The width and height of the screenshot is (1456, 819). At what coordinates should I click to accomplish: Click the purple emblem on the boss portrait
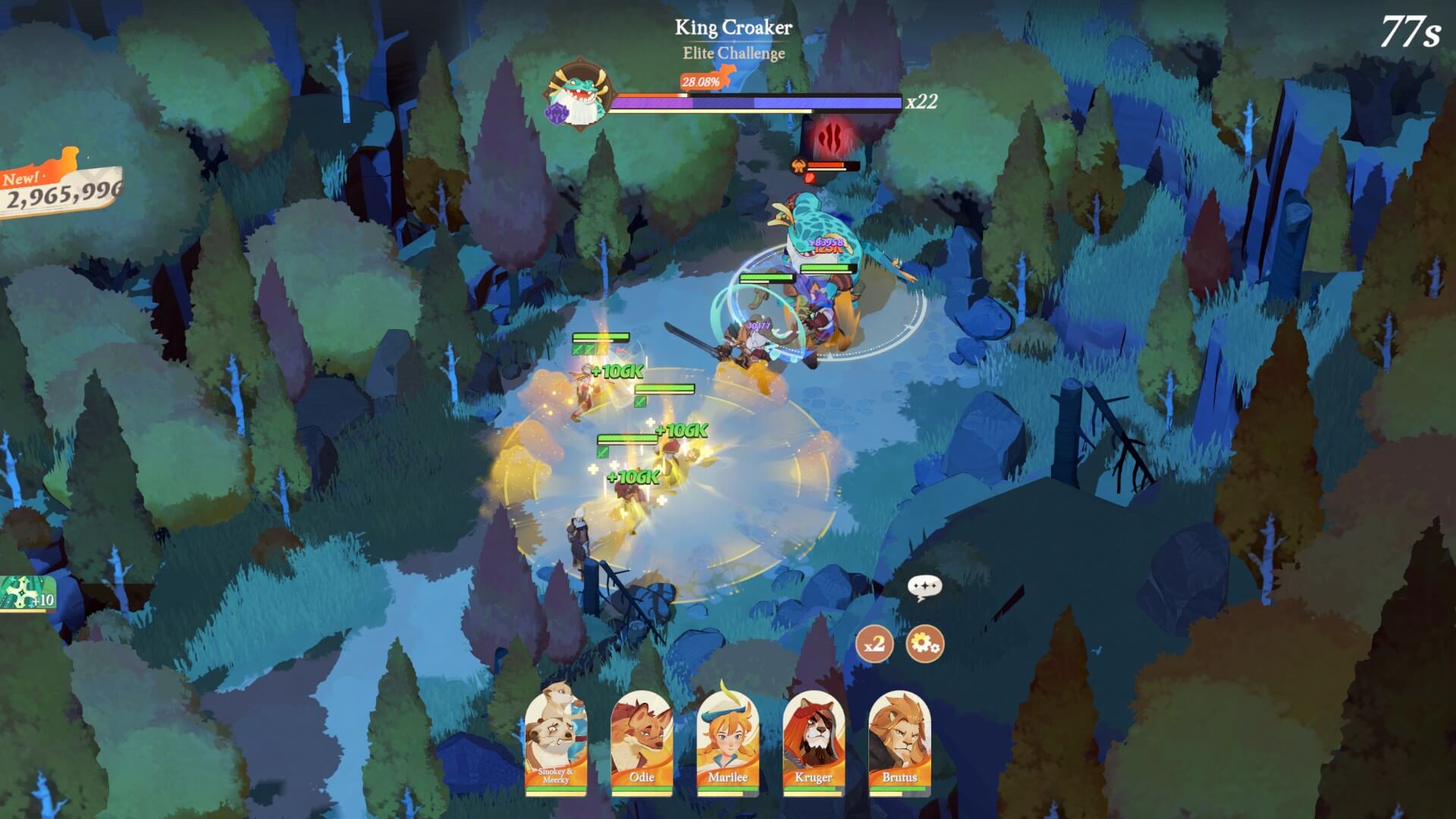[555, 114]
